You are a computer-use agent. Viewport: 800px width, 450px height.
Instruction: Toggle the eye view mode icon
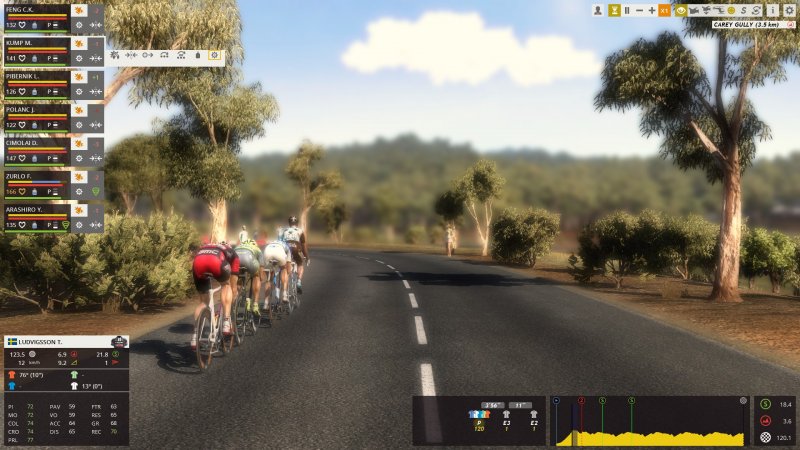(680, 10)
